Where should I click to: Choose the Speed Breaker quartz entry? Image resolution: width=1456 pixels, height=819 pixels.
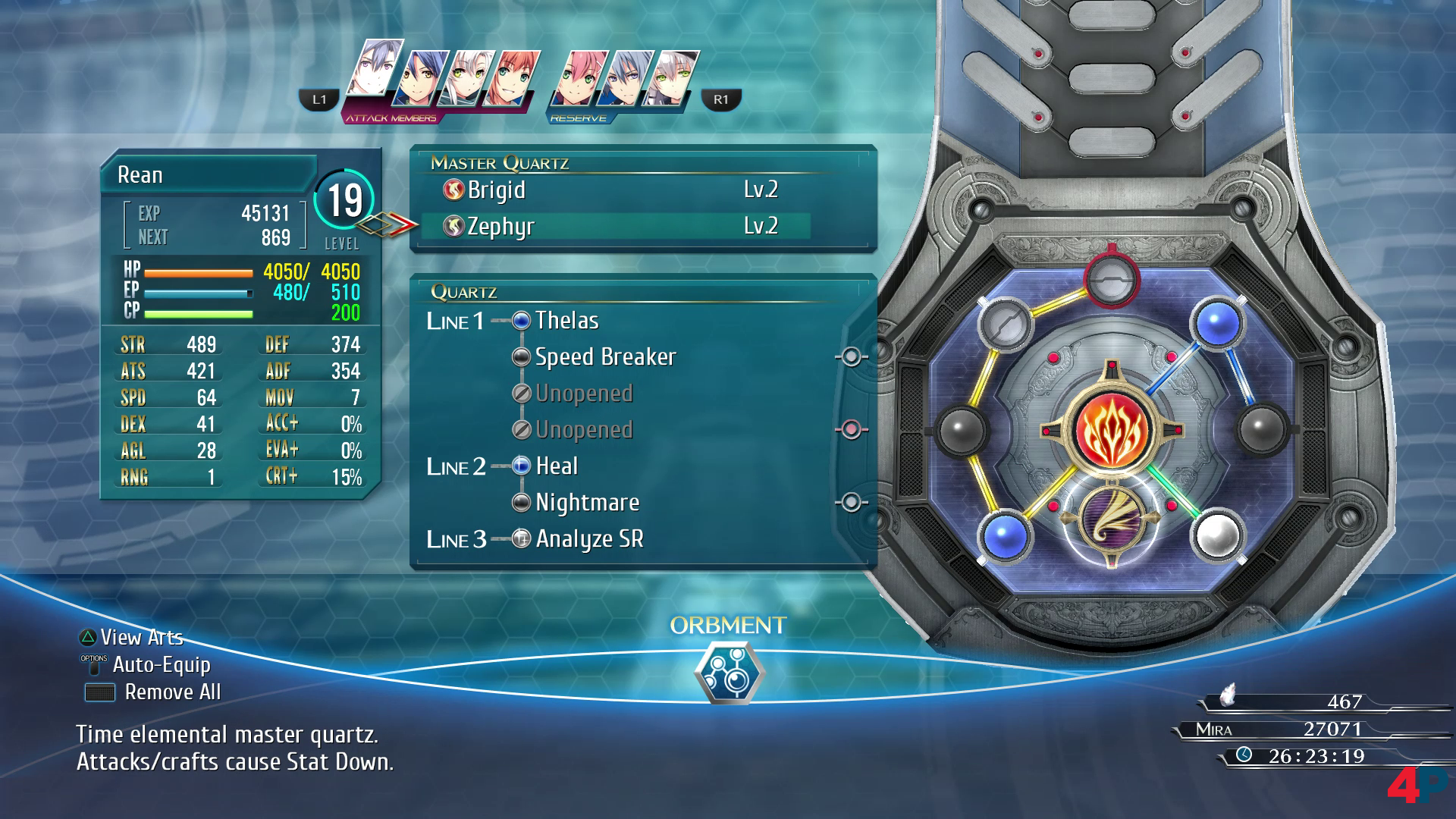click(x=604, y=357)
